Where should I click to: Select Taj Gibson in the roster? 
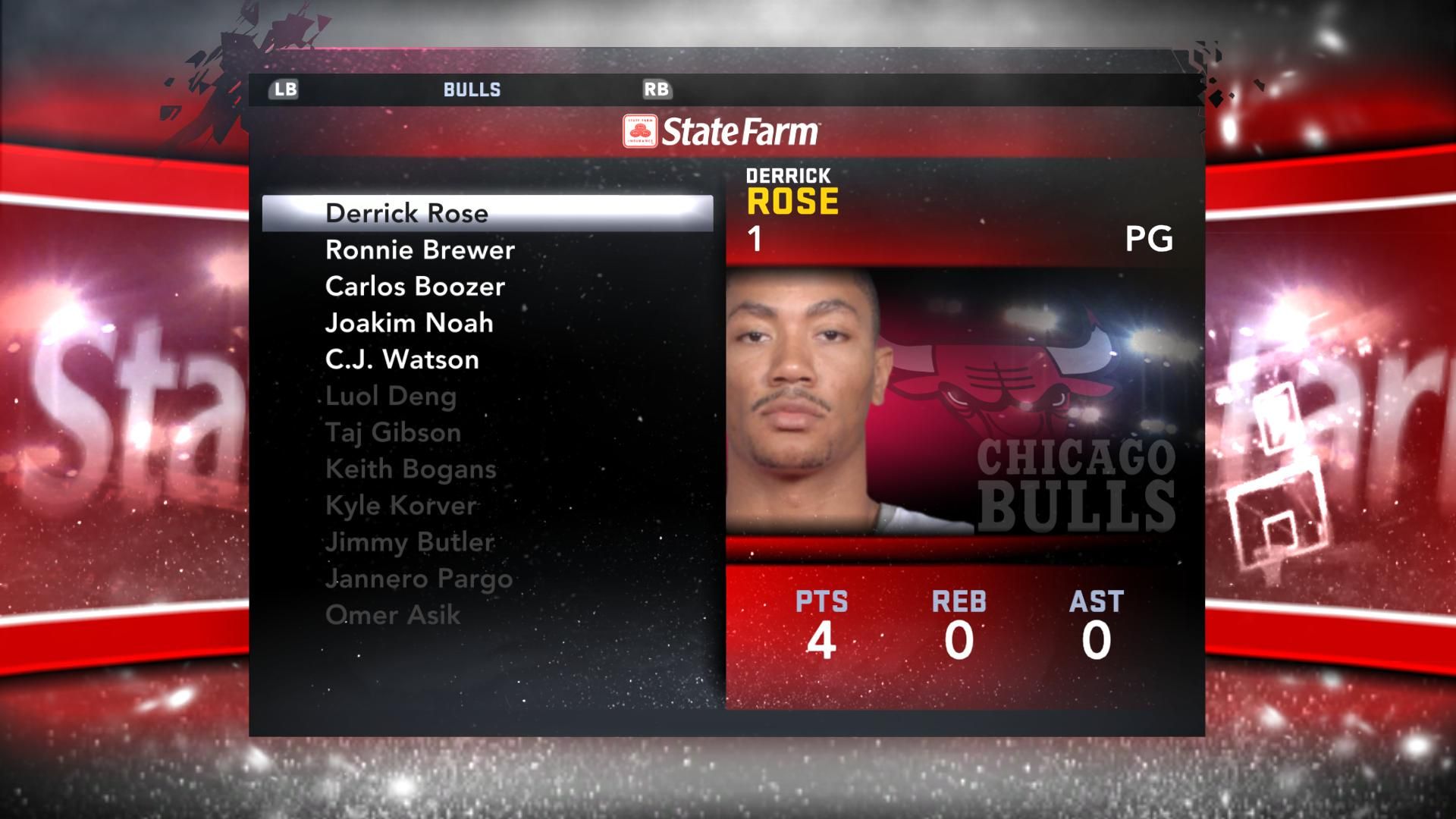pos(393,432)
